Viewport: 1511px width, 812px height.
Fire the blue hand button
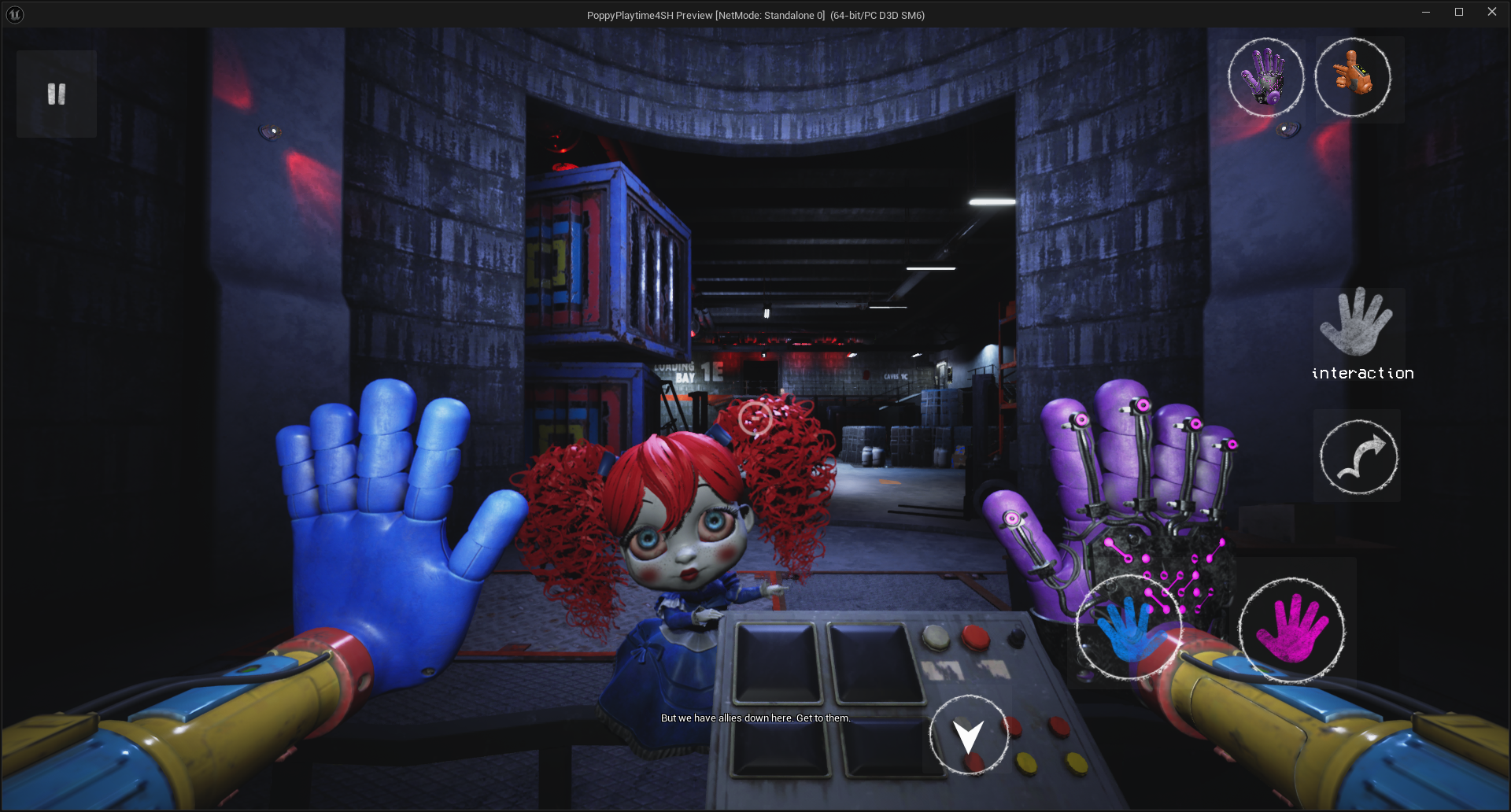pos(1129,628)
